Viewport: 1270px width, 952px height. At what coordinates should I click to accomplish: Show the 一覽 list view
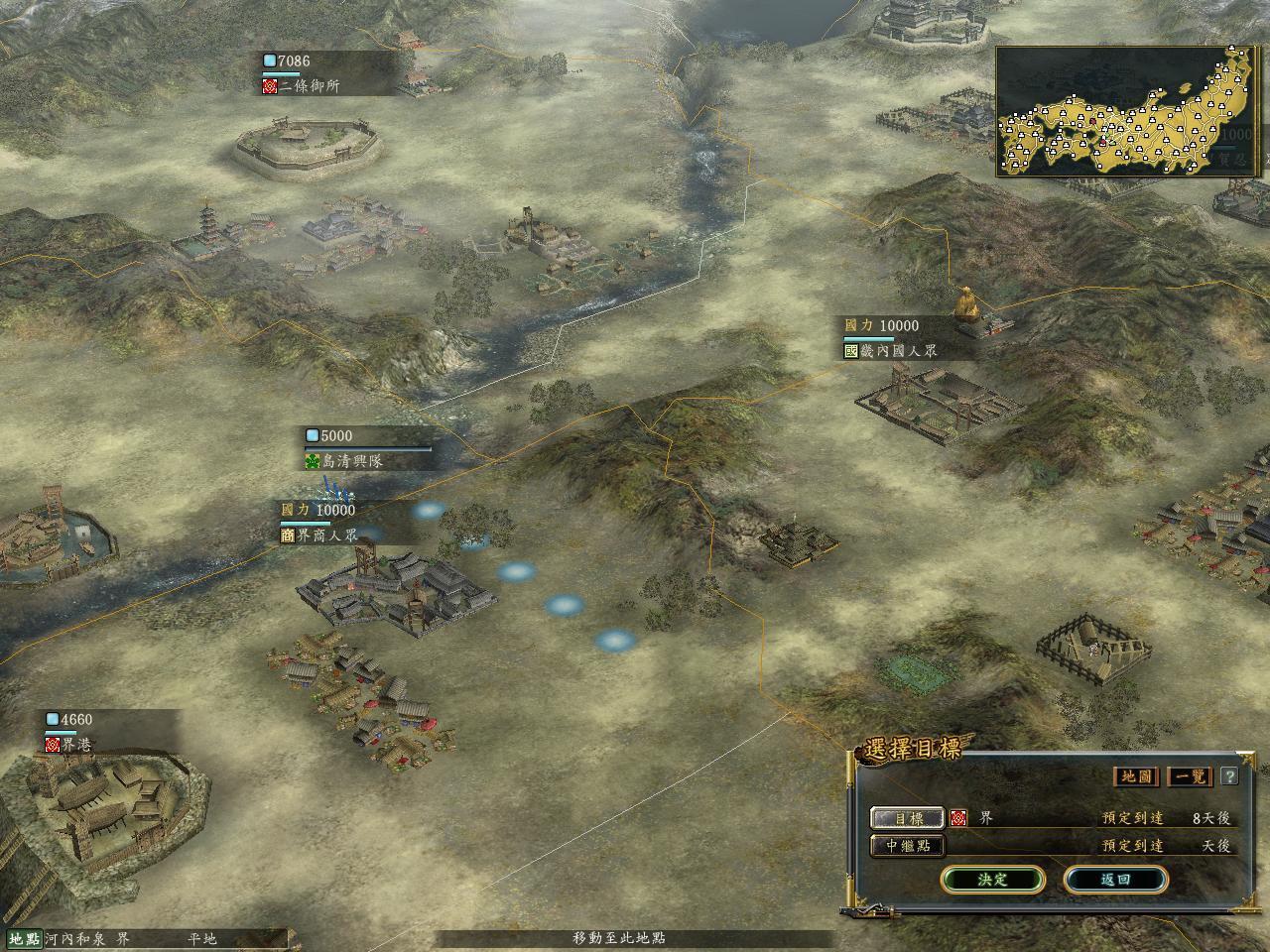click(1191, 776)
